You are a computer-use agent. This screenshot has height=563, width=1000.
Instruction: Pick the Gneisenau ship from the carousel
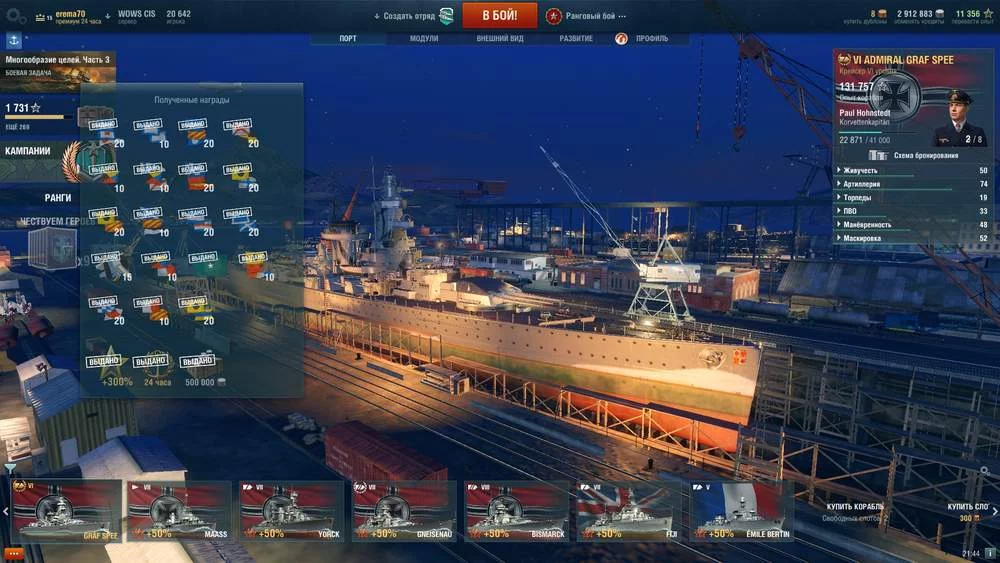404,511
